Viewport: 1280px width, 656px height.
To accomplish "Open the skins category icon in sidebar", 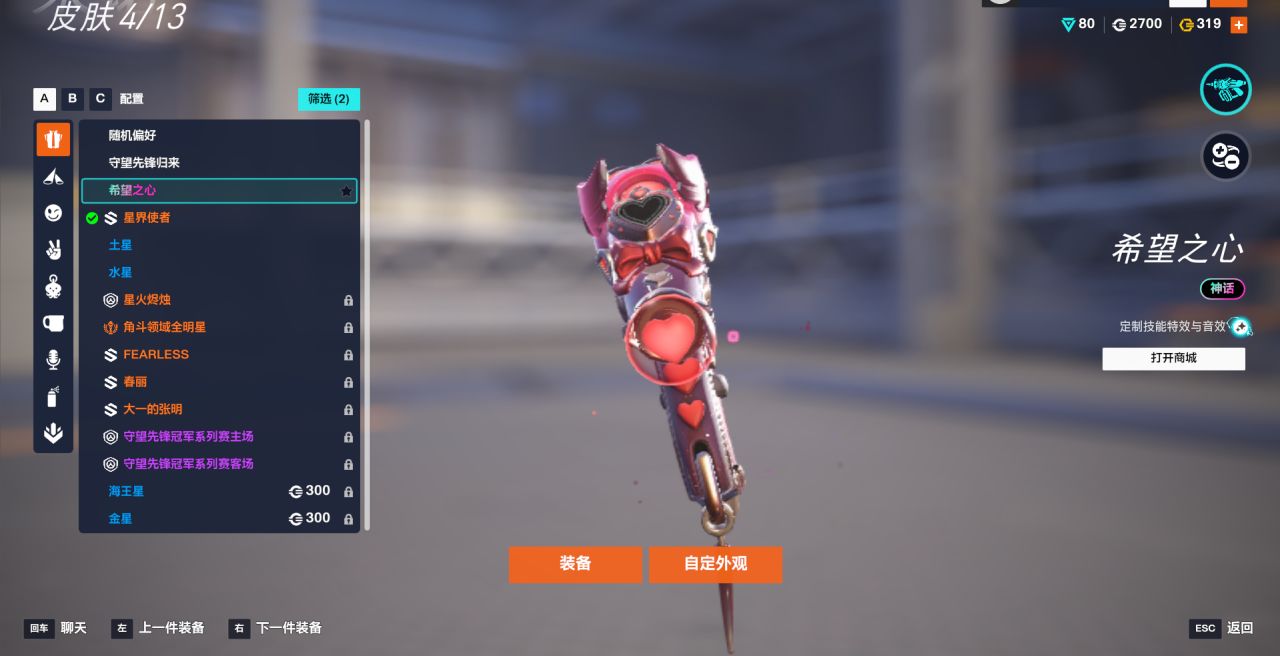I will [53, 139].
